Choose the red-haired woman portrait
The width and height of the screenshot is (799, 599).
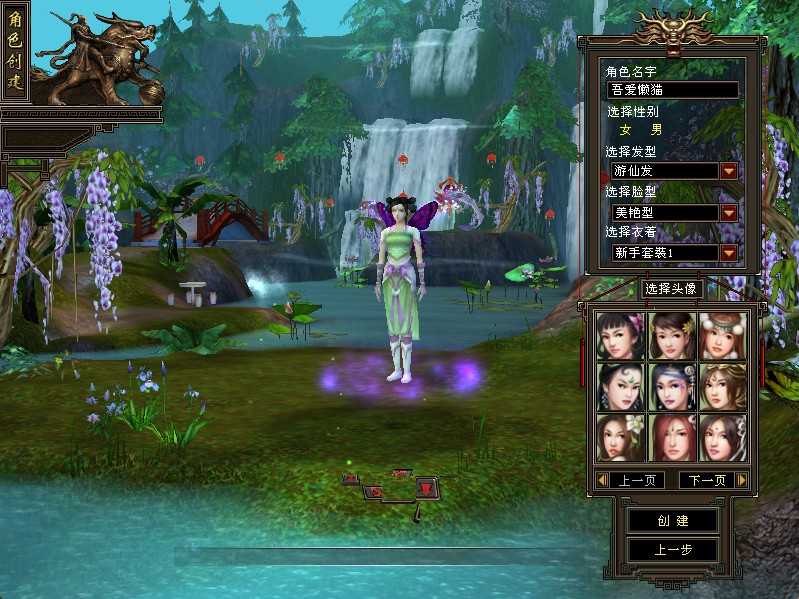click(671, 437)
